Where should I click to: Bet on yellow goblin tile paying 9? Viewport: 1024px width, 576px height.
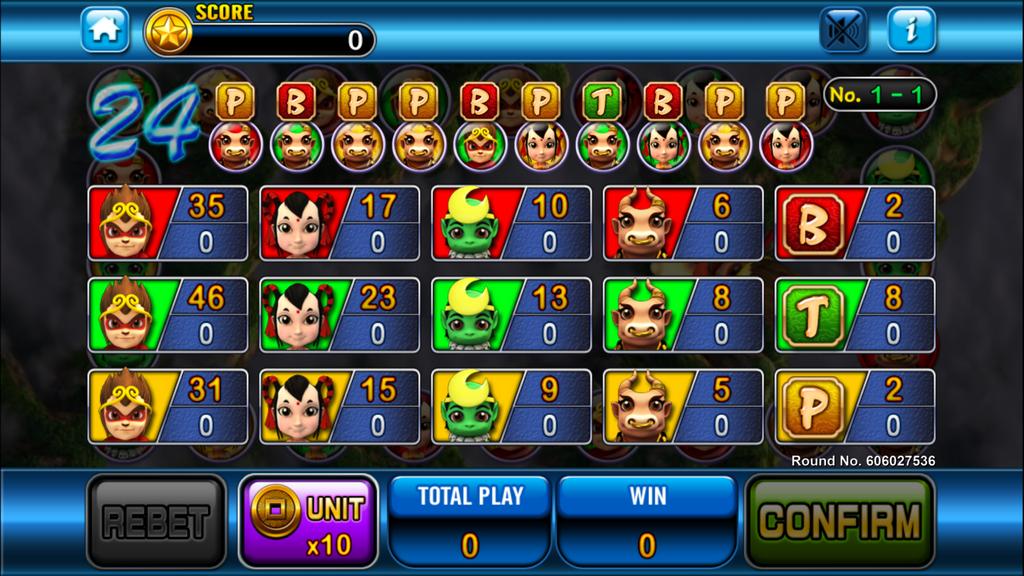[512, 406]
